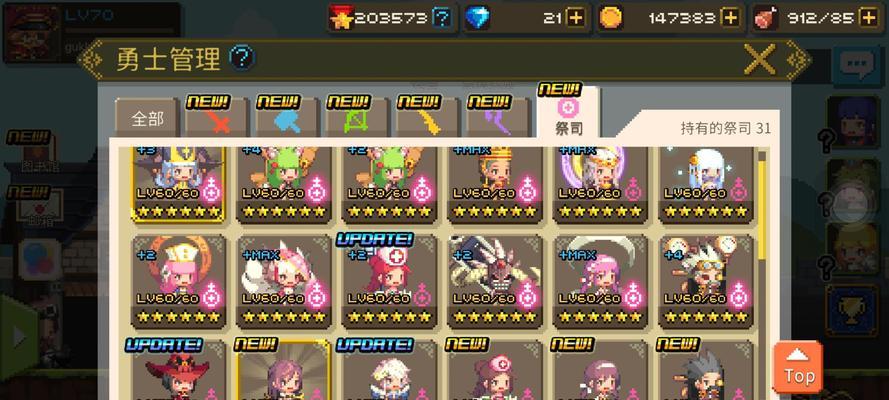Viewport: 889px width, 400px height.
Task: Pick the goggles-wearing hero with +4
Action: point(704,281)
